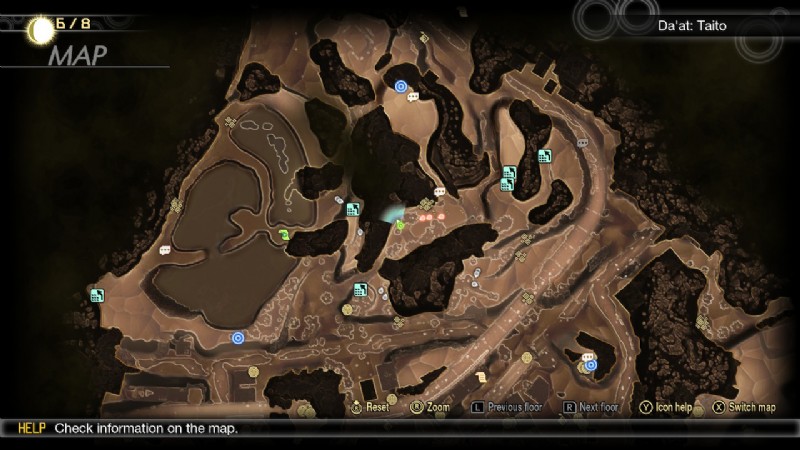Select the white speech bubble beside the lake

point(164,250)
